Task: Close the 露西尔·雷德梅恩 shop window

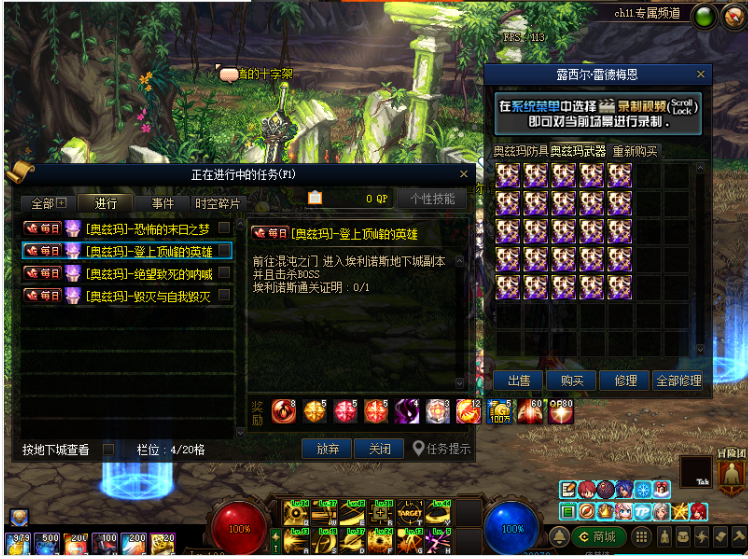Action: click(x=701, y=74)
